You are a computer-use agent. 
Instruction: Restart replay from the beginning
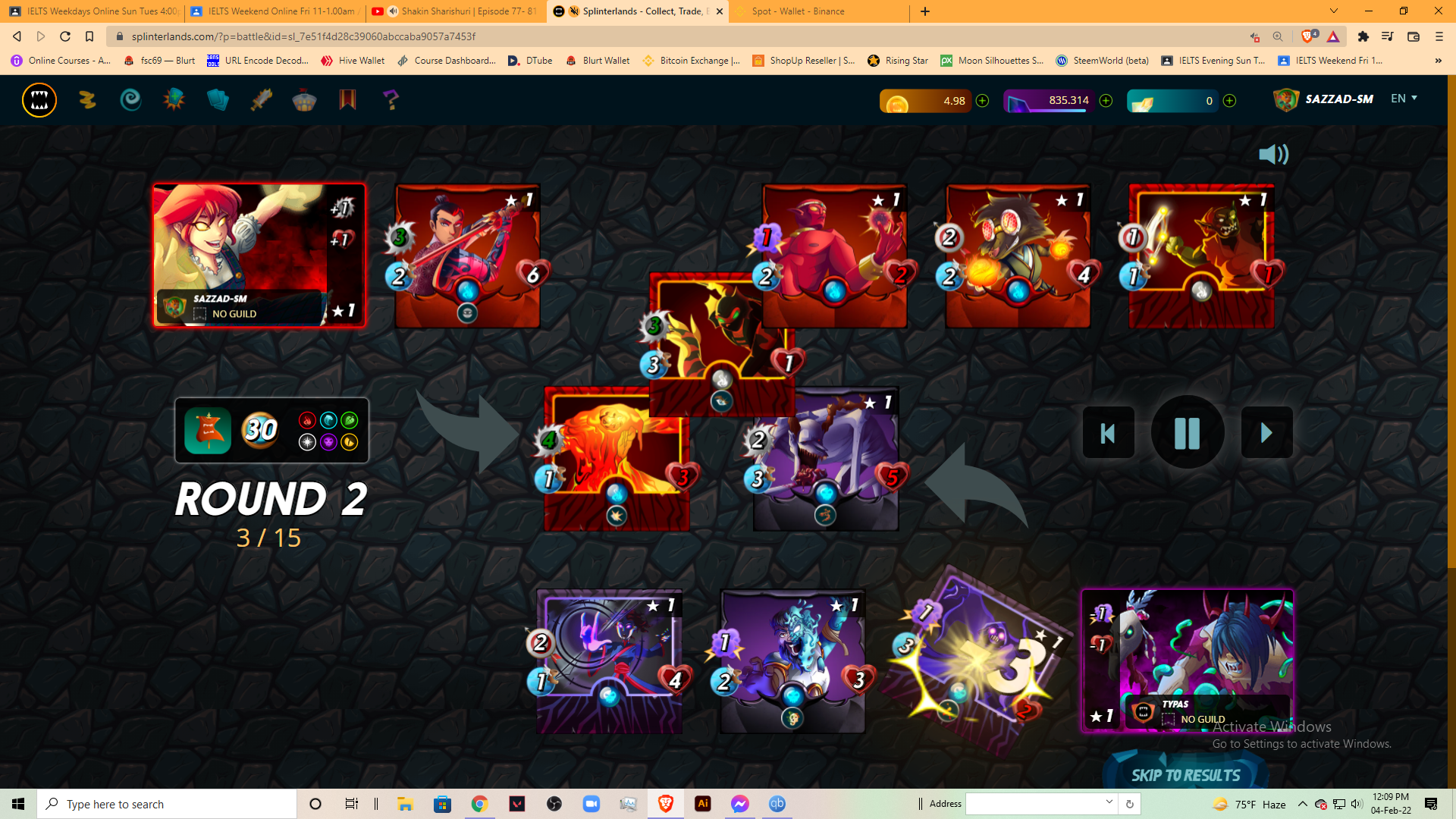[1108, 432]
